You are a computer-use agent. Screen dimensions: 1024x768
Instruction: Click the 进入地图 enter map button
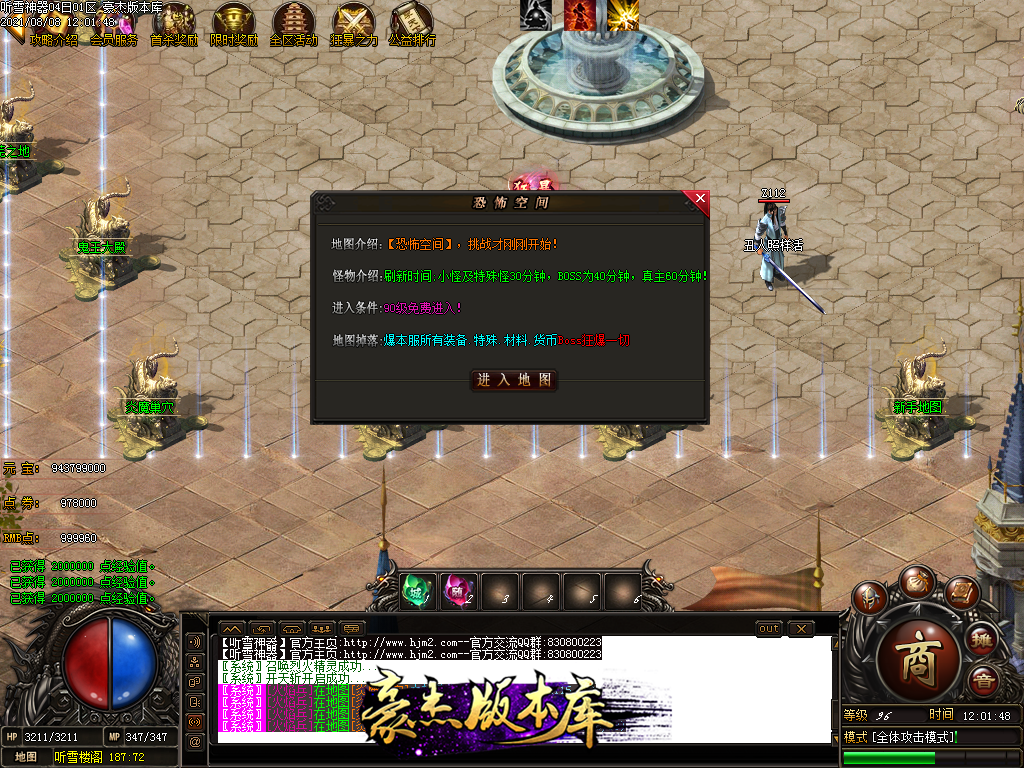tap(514, 380)
